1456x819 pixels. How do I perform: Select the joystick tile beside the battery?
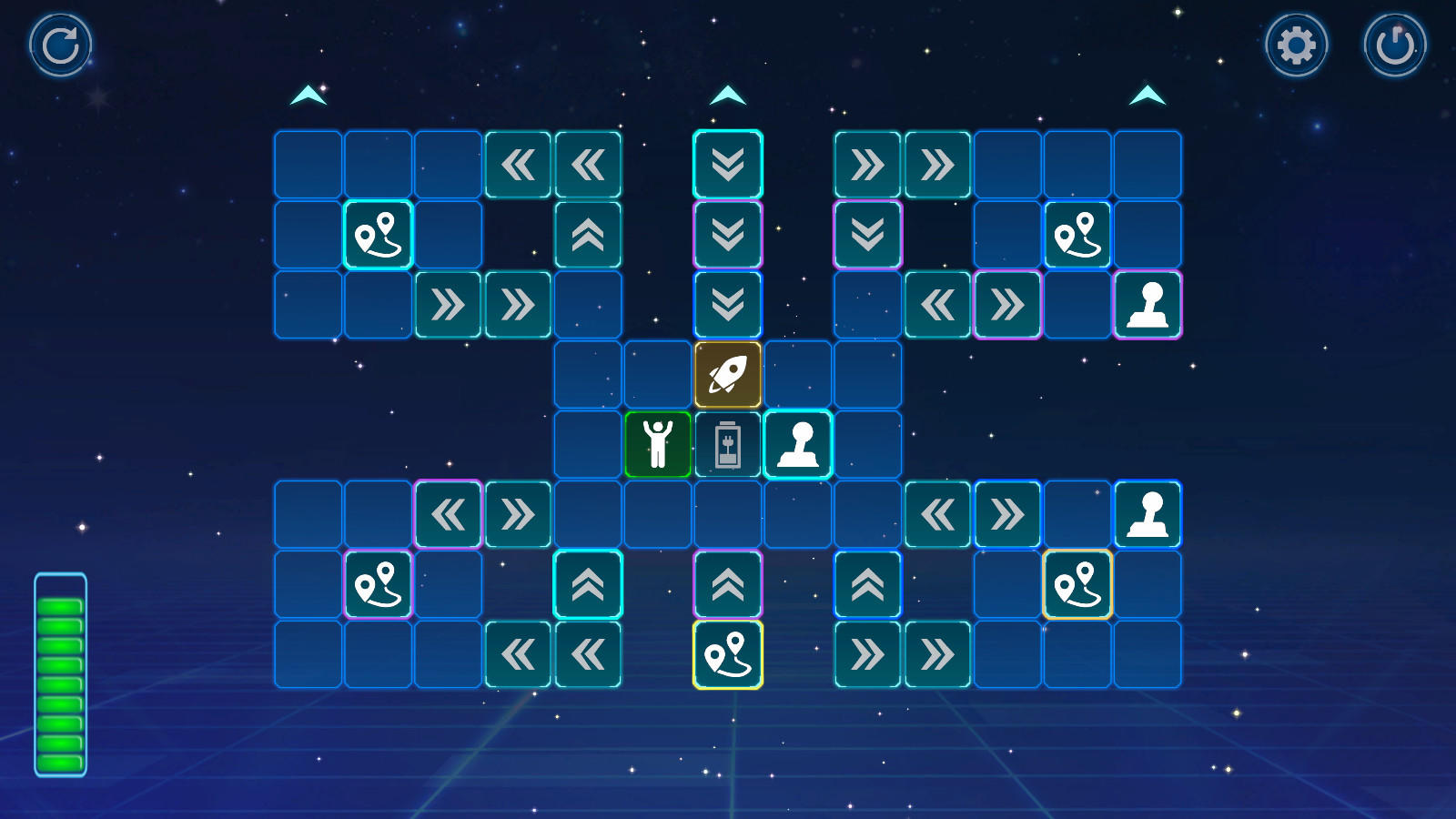pos(800,444)
